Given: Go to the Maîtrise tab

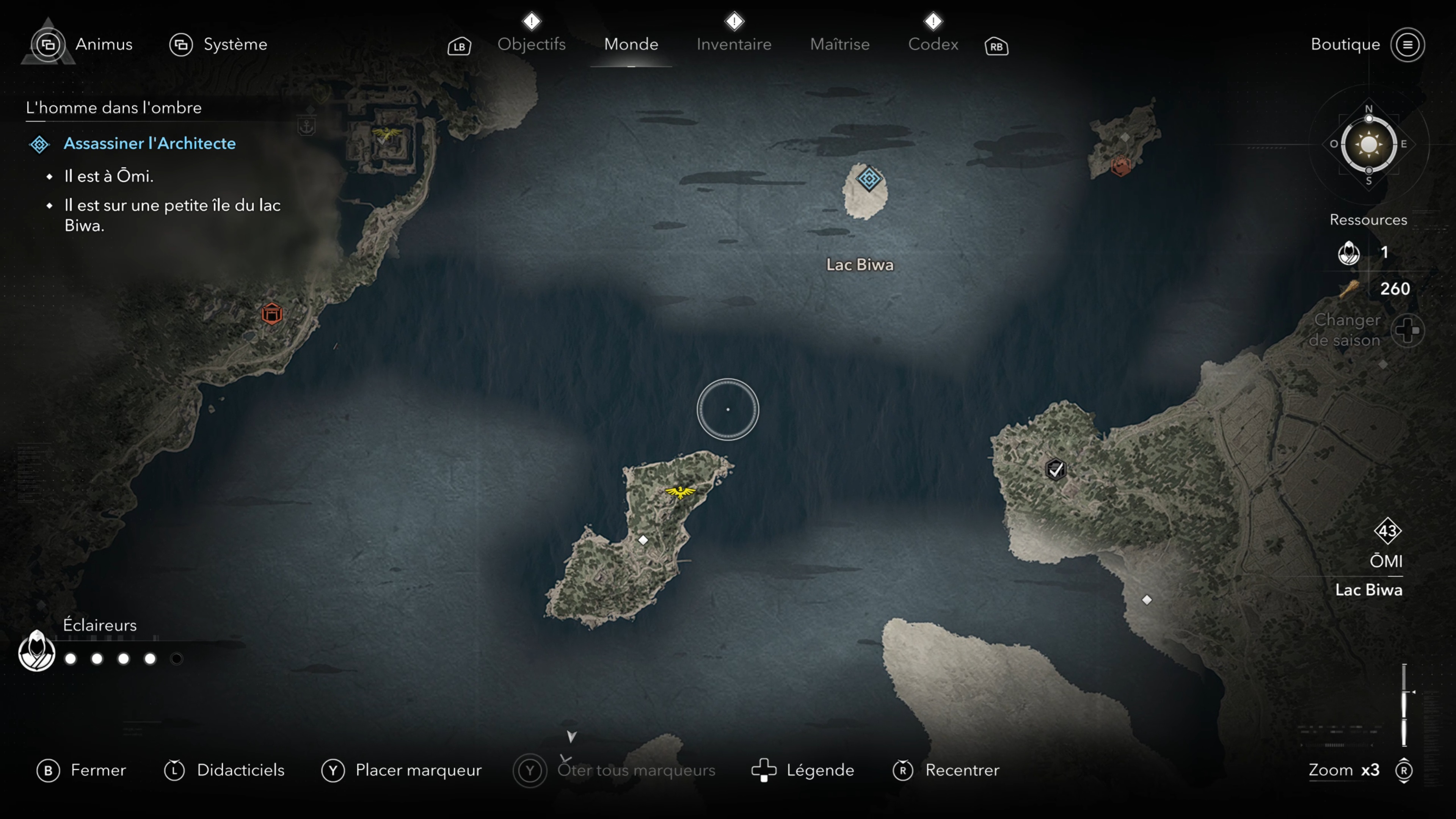Looking at the screenshot, I should click(x=839, y=44).
